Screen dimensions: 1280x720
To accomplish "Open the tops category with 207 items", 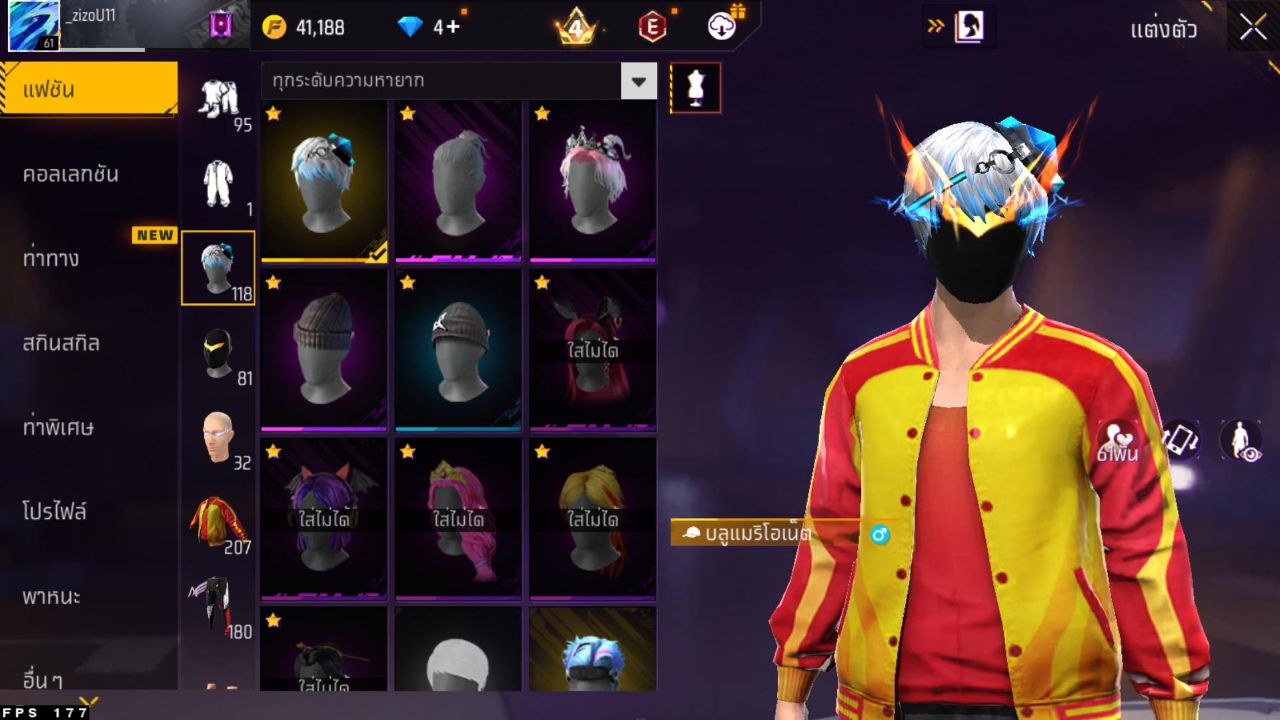I will pyautogui.click(x=217, y=520).
